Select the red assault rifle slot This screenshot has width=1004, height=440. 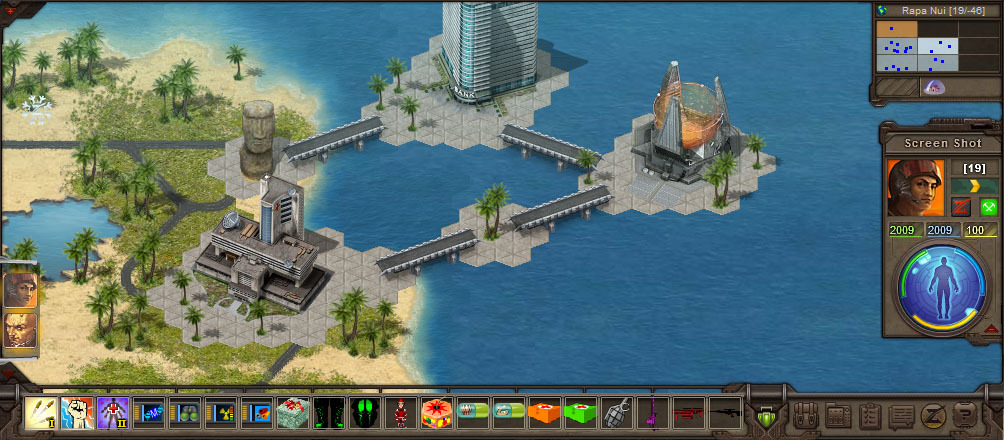pos(688,412)
